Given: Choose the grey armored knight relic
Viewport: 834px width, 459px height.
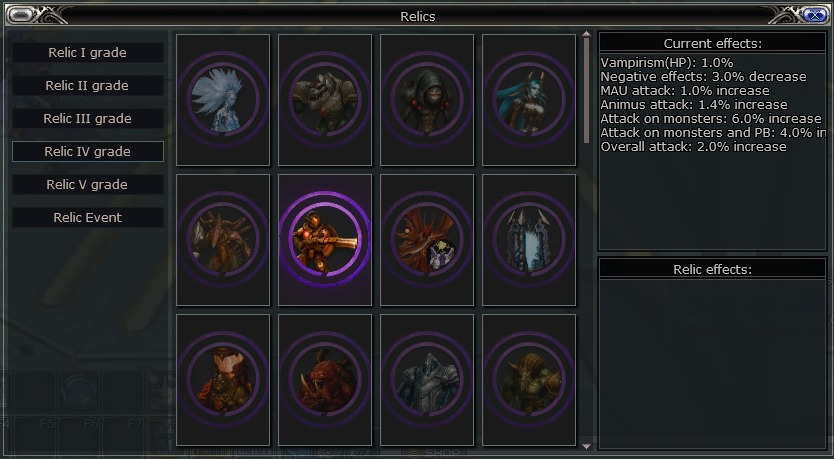Looking at the screenshot, I should (427, 380).
